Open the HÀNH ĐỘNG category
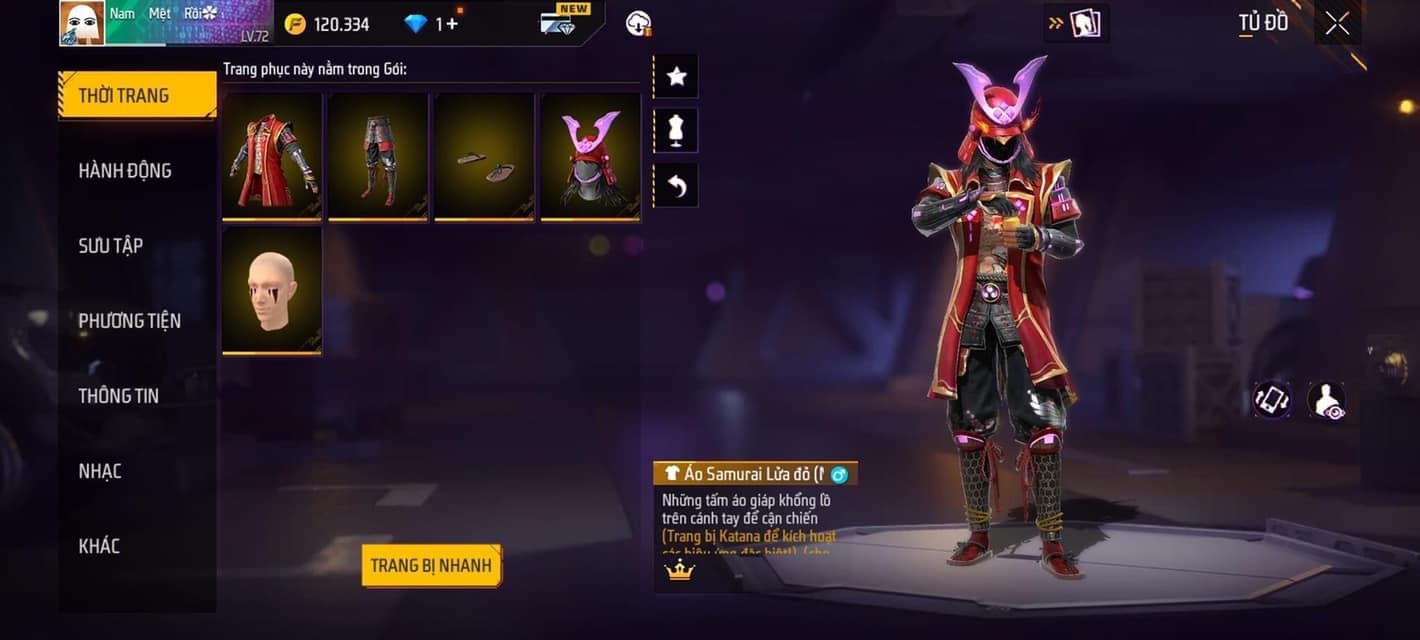This screenshot has height=640, width=1420. coord(126,171)
